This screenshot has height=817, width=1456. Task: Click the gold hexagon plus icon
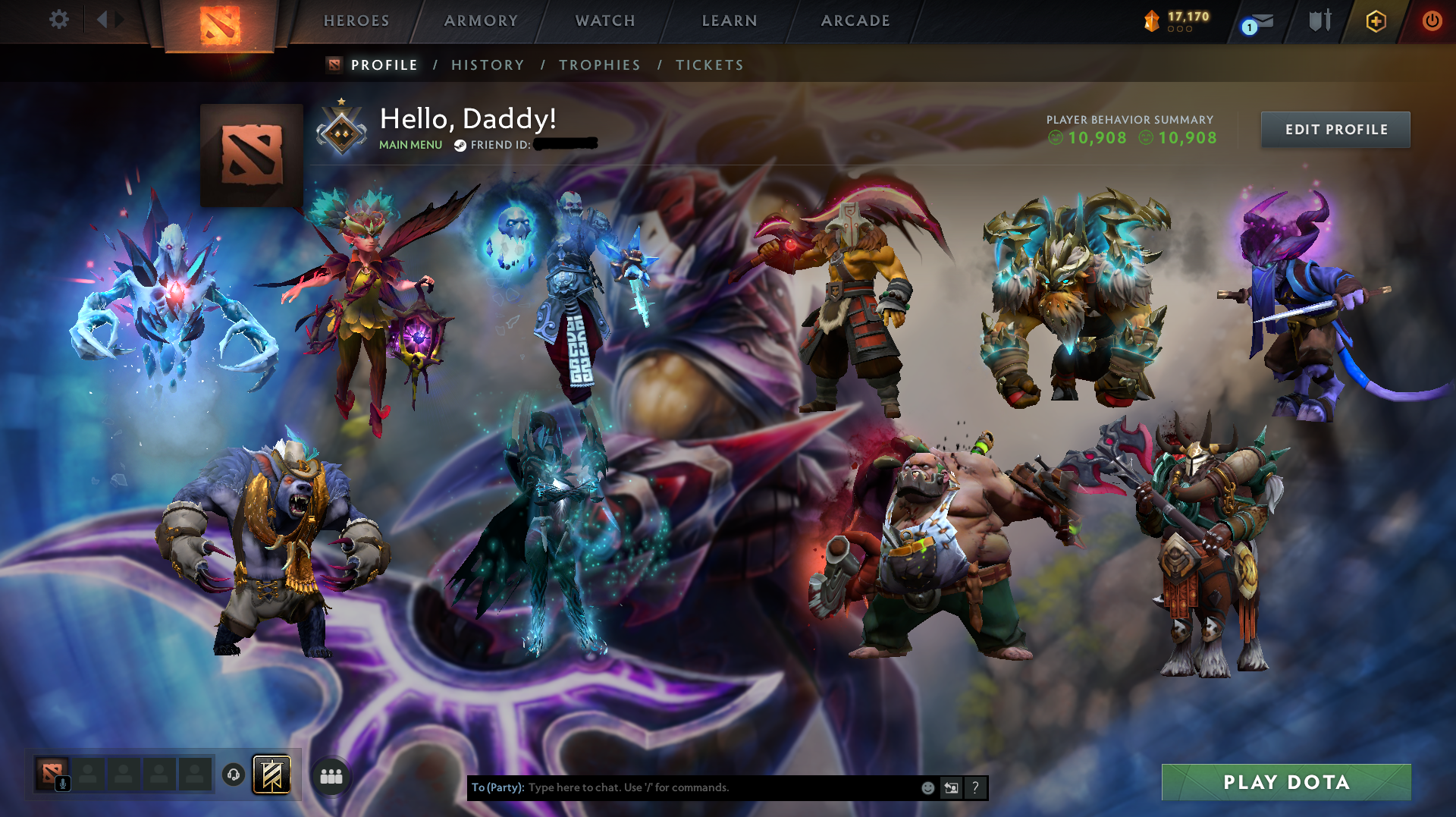click(1376, 21)
